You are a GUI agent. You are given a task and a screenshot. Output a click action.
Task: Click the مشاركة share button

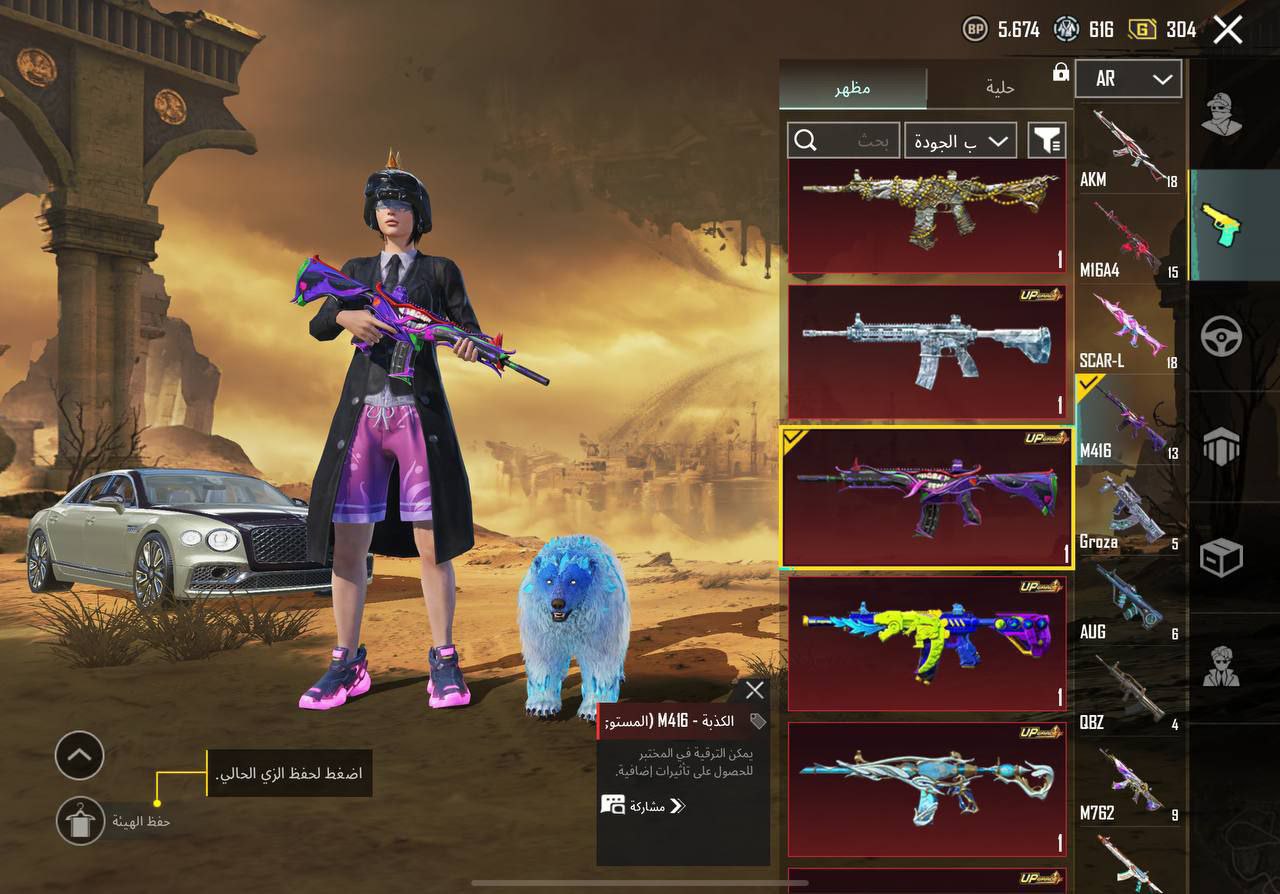tap(644, 805)
